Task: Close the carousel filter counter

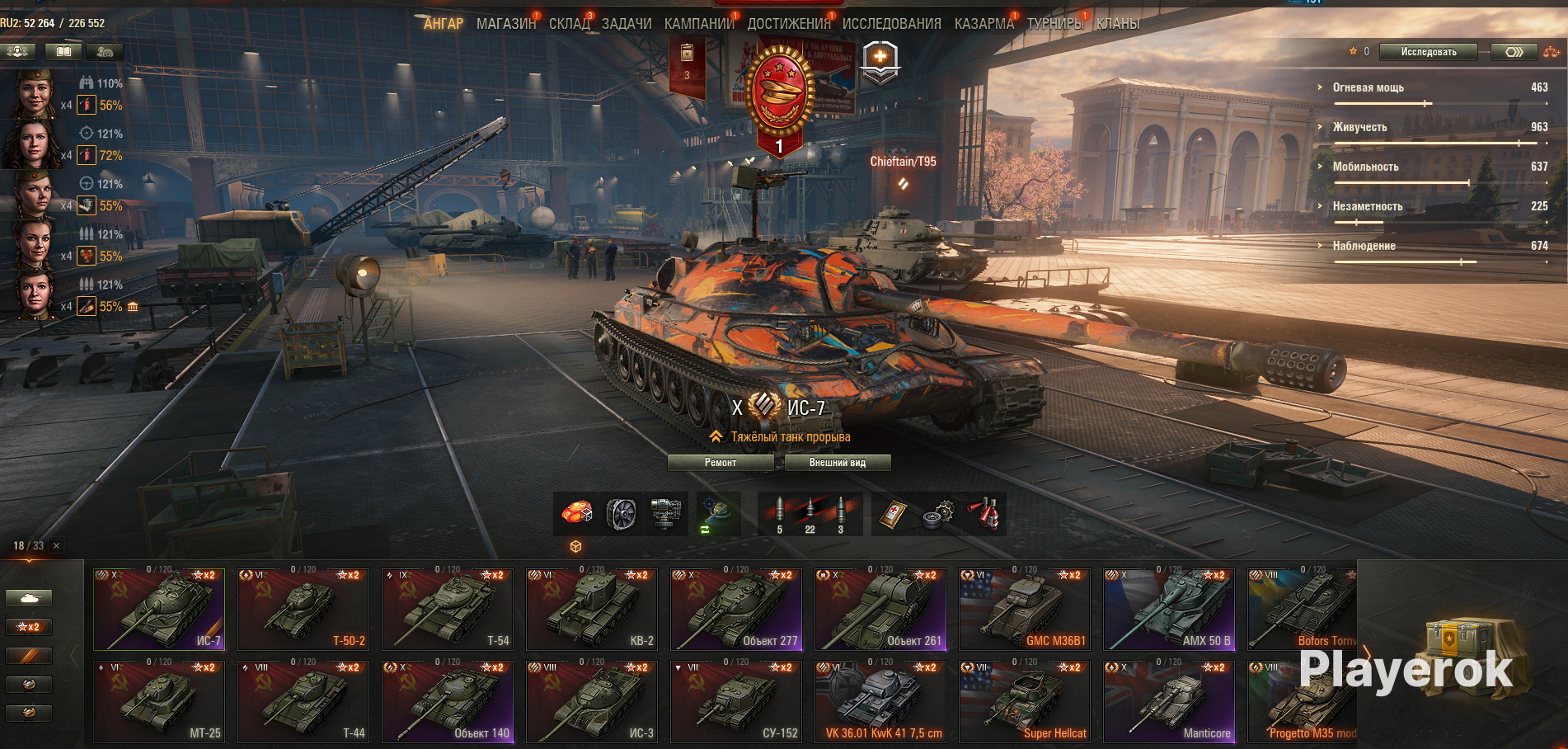Action: click(56, 546)
